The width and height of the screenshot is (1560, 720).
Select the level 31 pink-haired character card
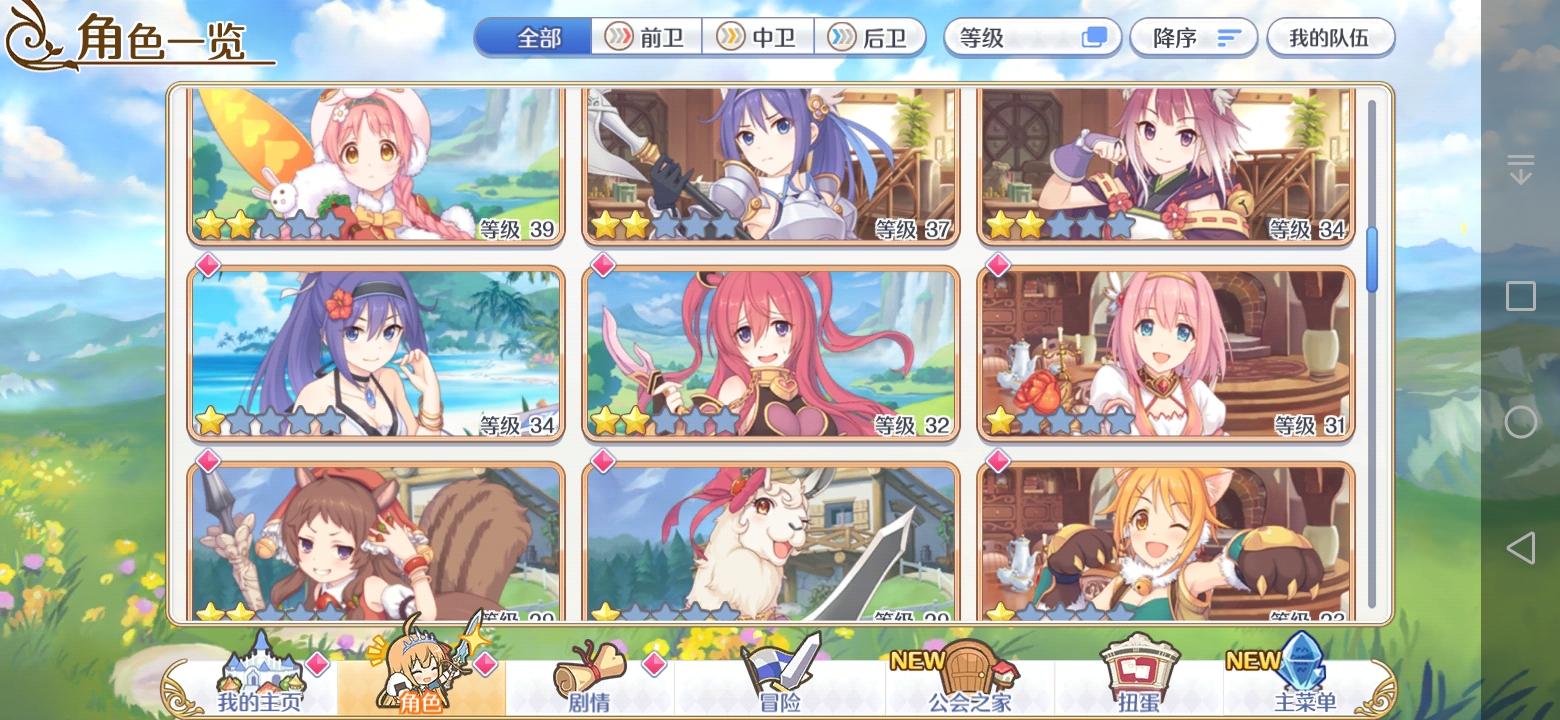(x=1164, y=350)
